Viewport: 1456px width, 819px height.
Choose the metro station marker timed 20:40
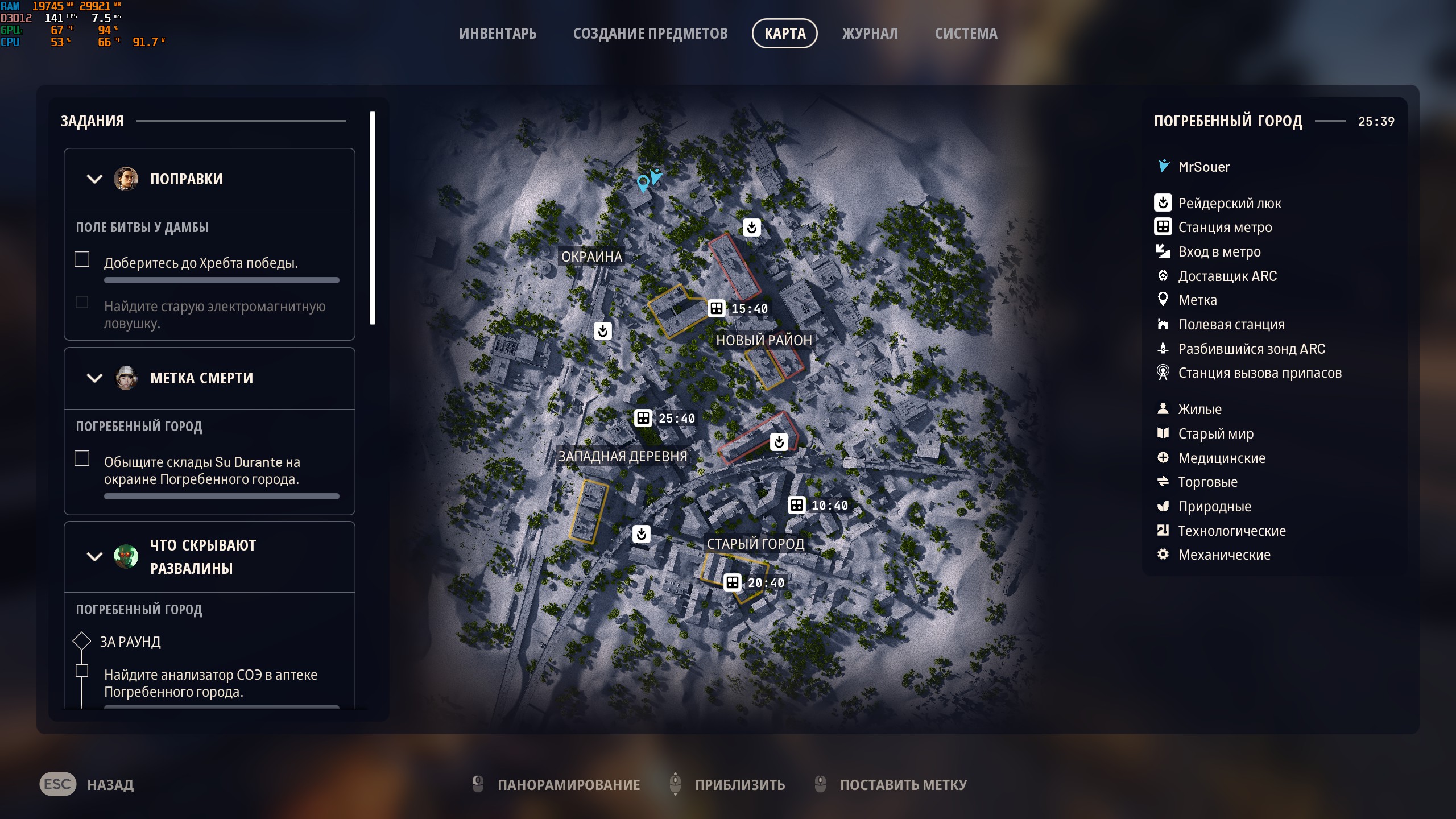point(732,582)
